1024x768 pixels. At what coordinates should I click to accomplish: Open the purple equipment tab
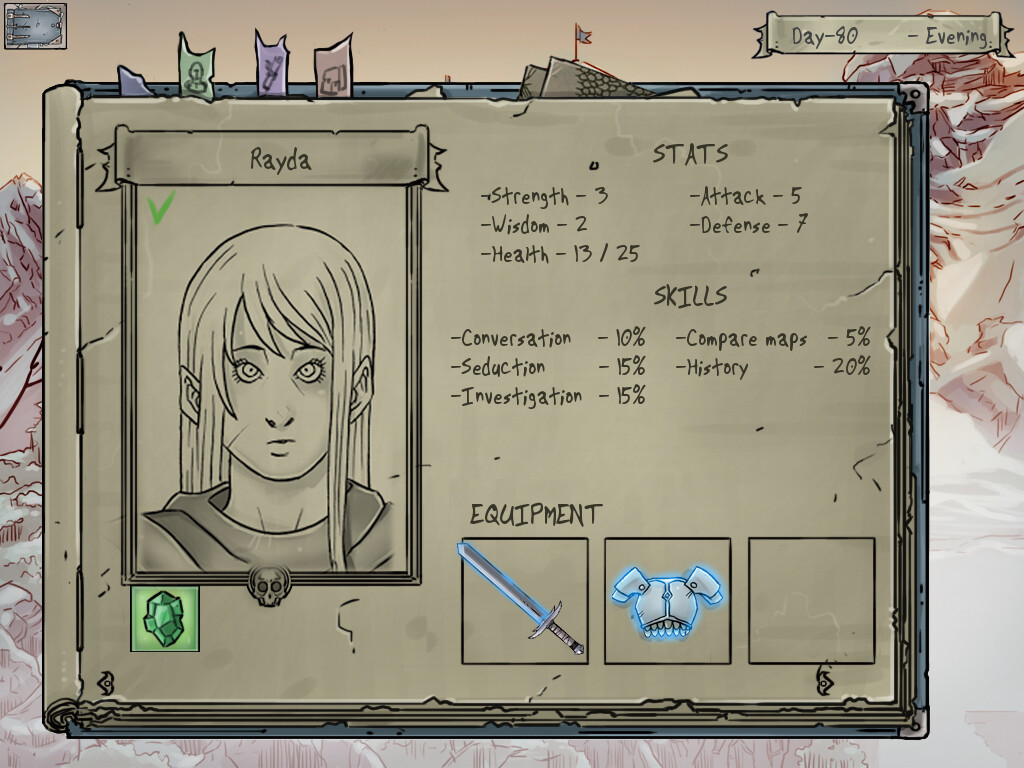(x=271, y=68)
